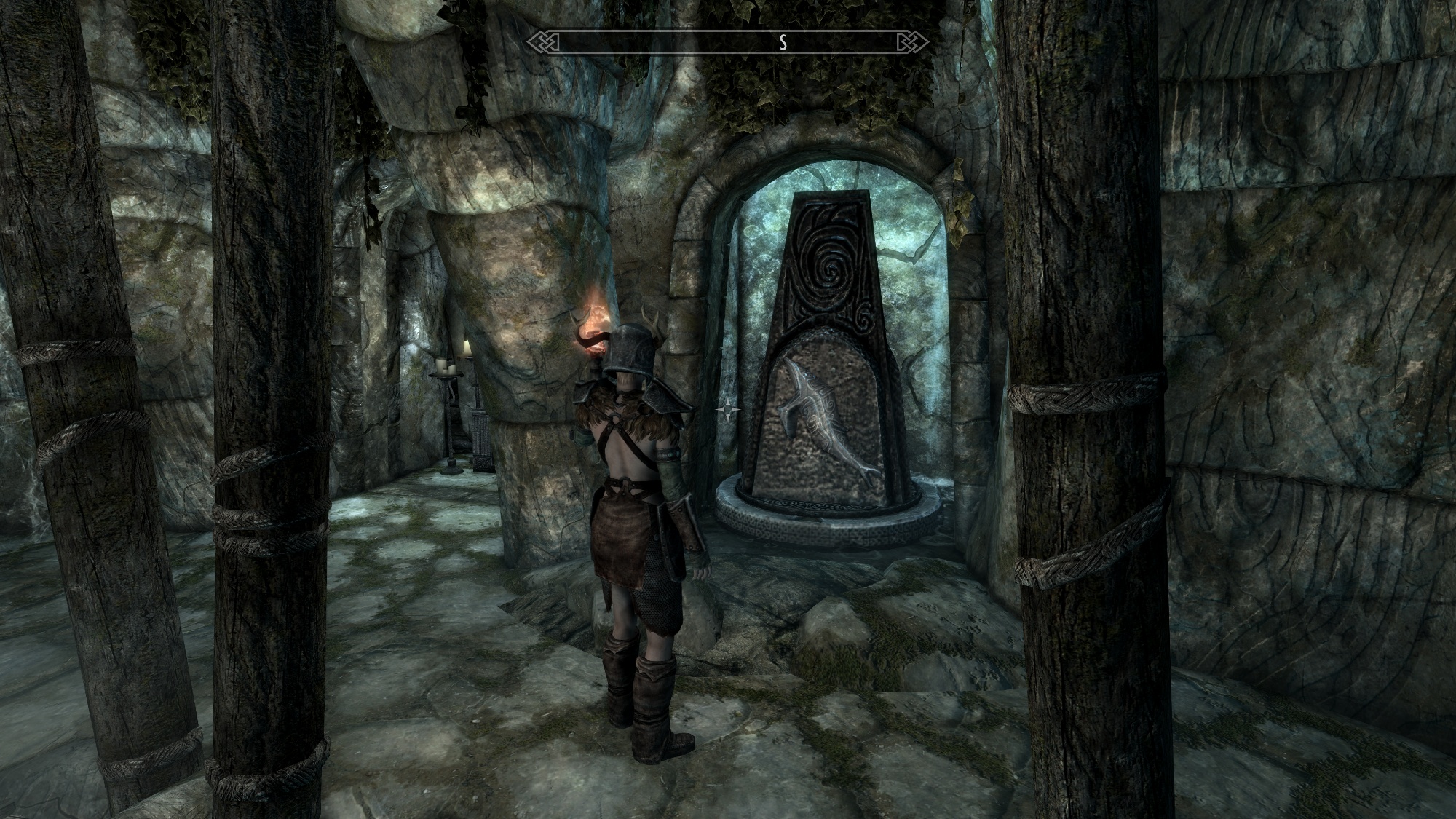Click the compass bar showing S
The height and width of the screenshot is (819, 1456).
pos(728,42)
